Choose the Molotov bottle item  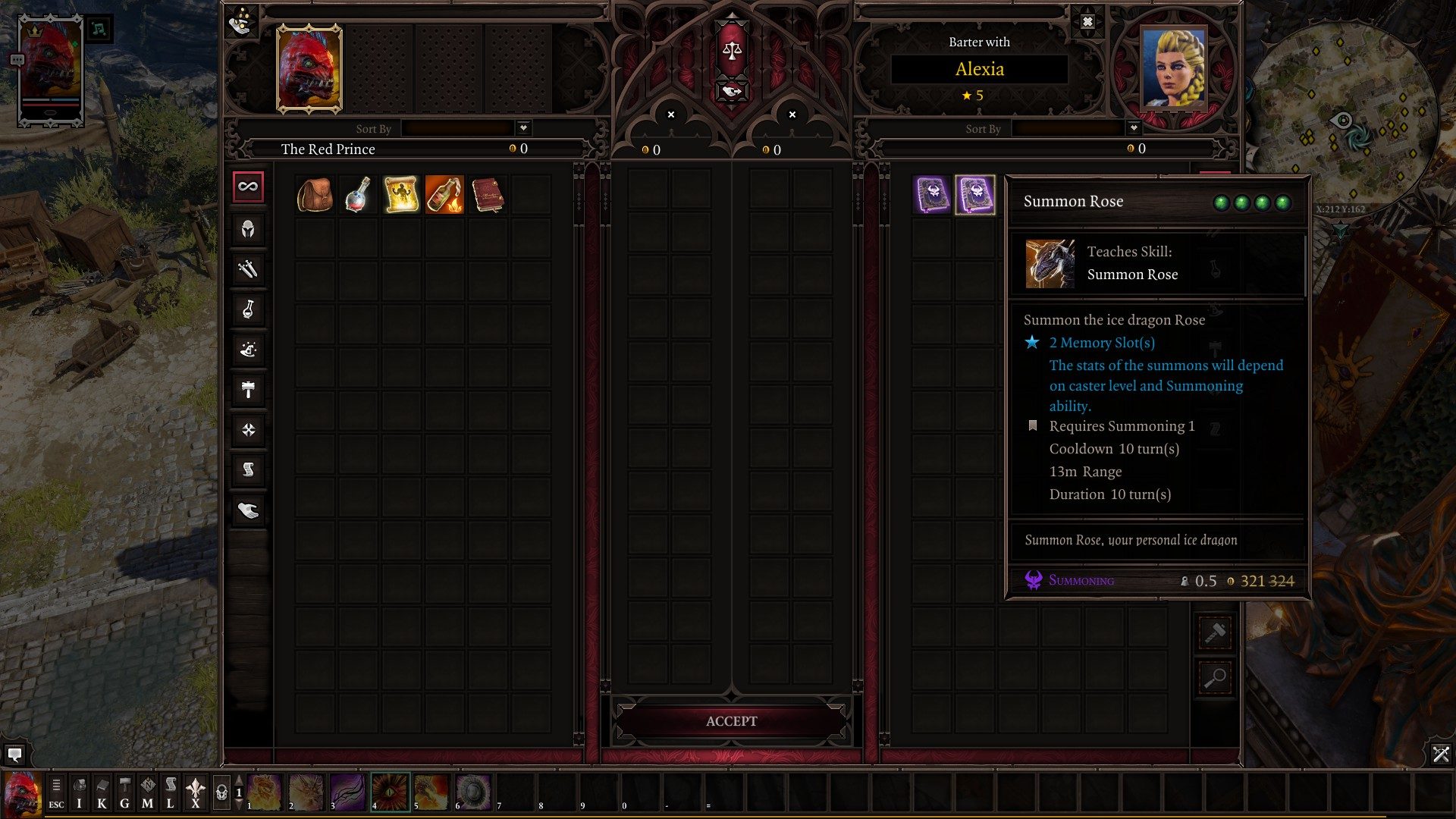coord(444,195)
